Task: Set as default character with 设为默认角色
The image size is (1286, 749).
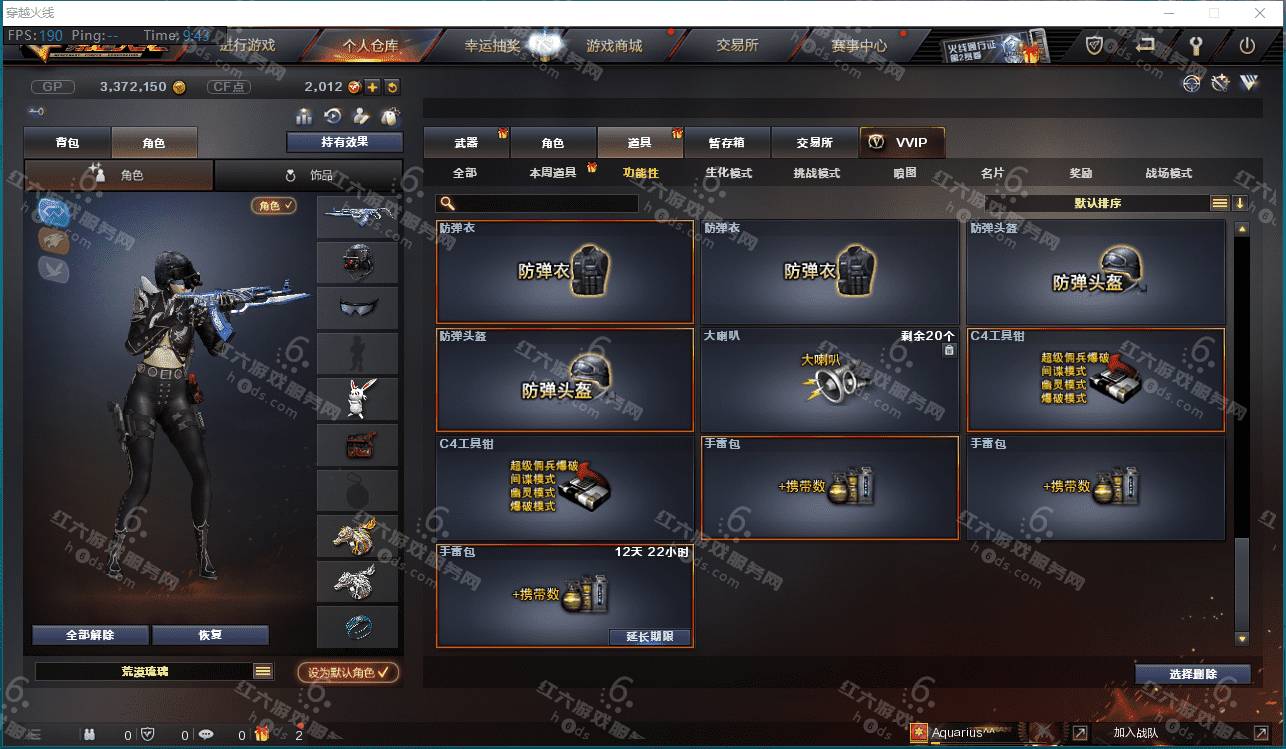Action: (348, 673)
